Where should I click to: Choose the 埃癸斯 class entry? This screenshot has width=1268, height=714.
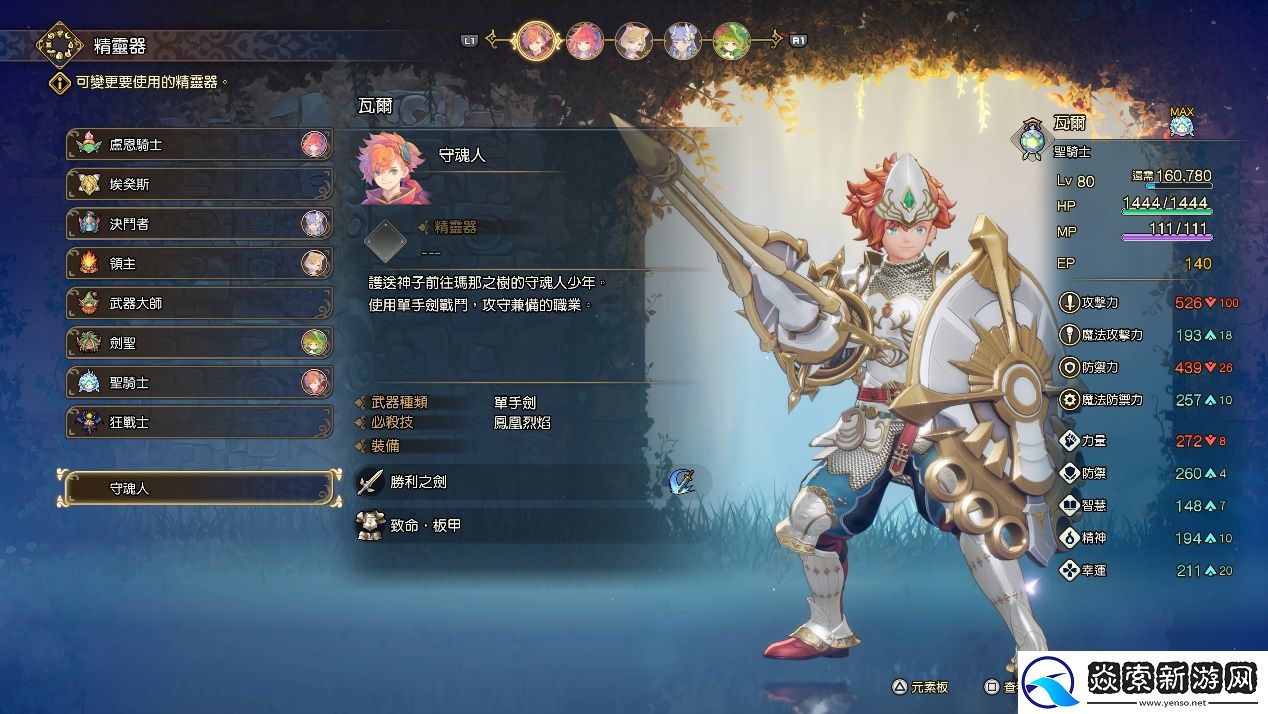point(198,185)
